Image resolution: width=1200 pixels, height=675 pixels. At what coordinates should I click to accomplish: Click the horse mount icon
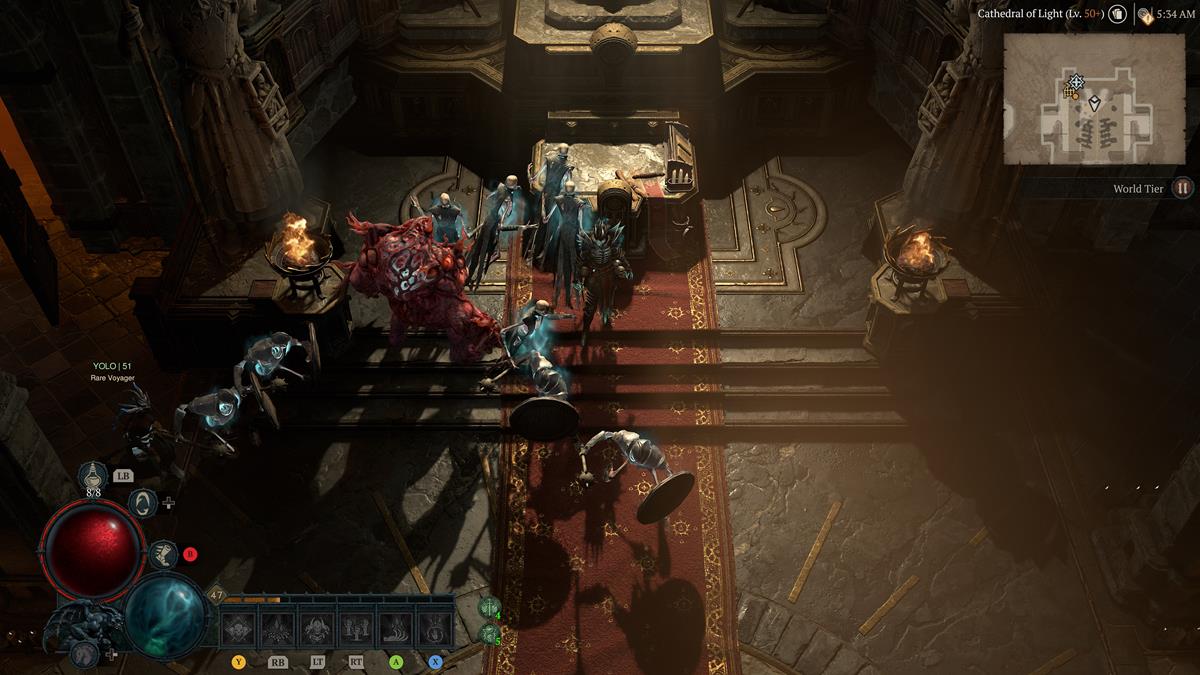(x=86, y=653)
